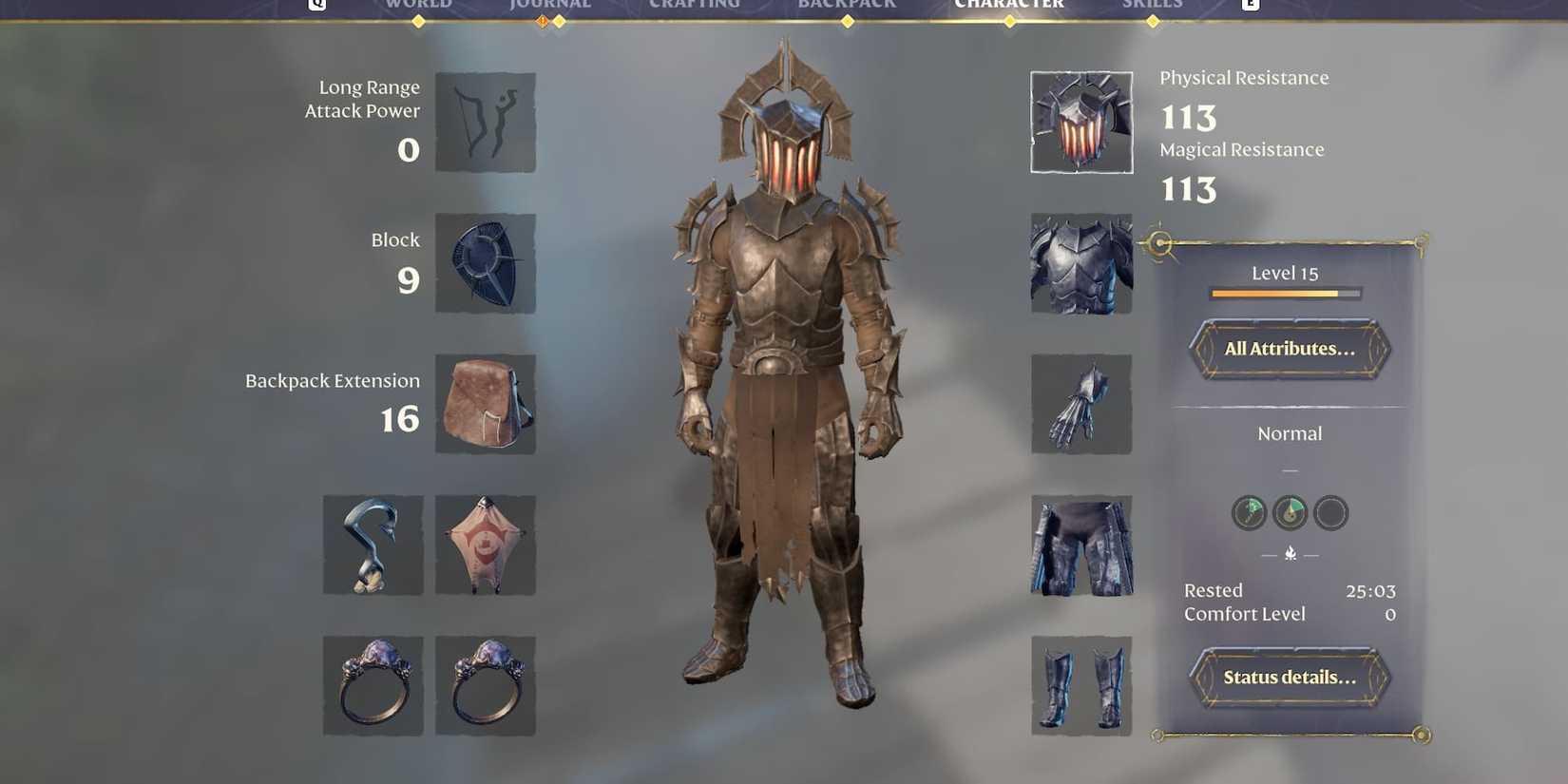Select the parasol food buff circle
The width and height of the screenshot is (1568, 784).
point(1248,512)
